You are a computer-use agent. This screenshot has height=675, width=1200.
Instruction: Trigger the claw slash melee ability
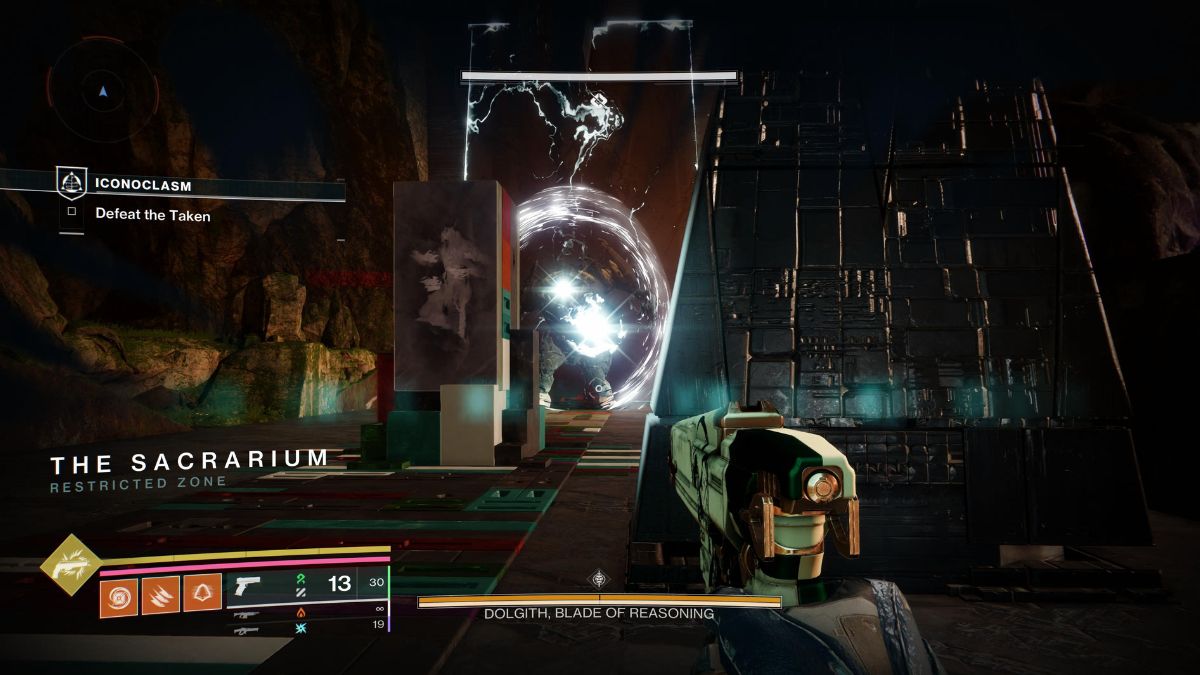[x=160, y=596]
